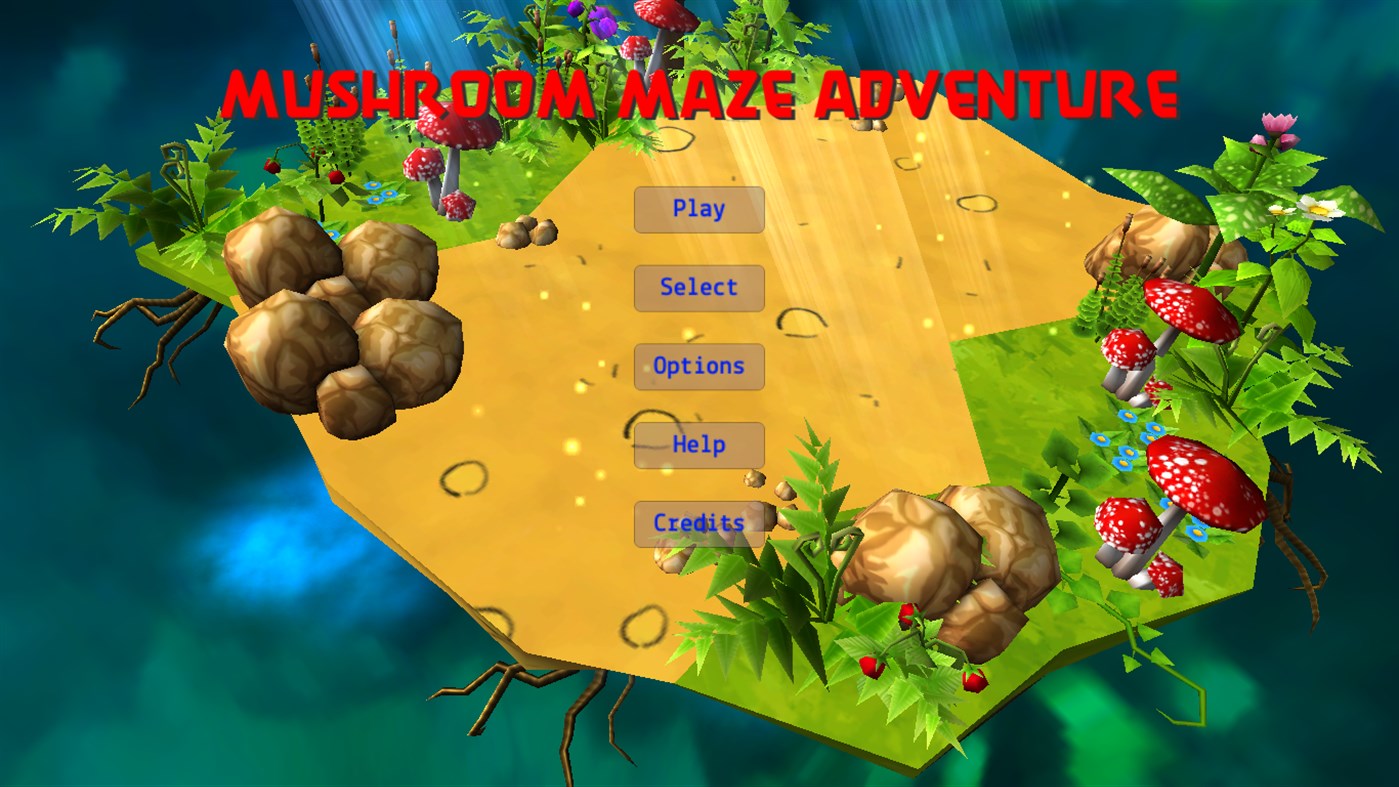This screenshot has height=787, width=1399.
Task: View the Credits screen
Action: point(699,522)
